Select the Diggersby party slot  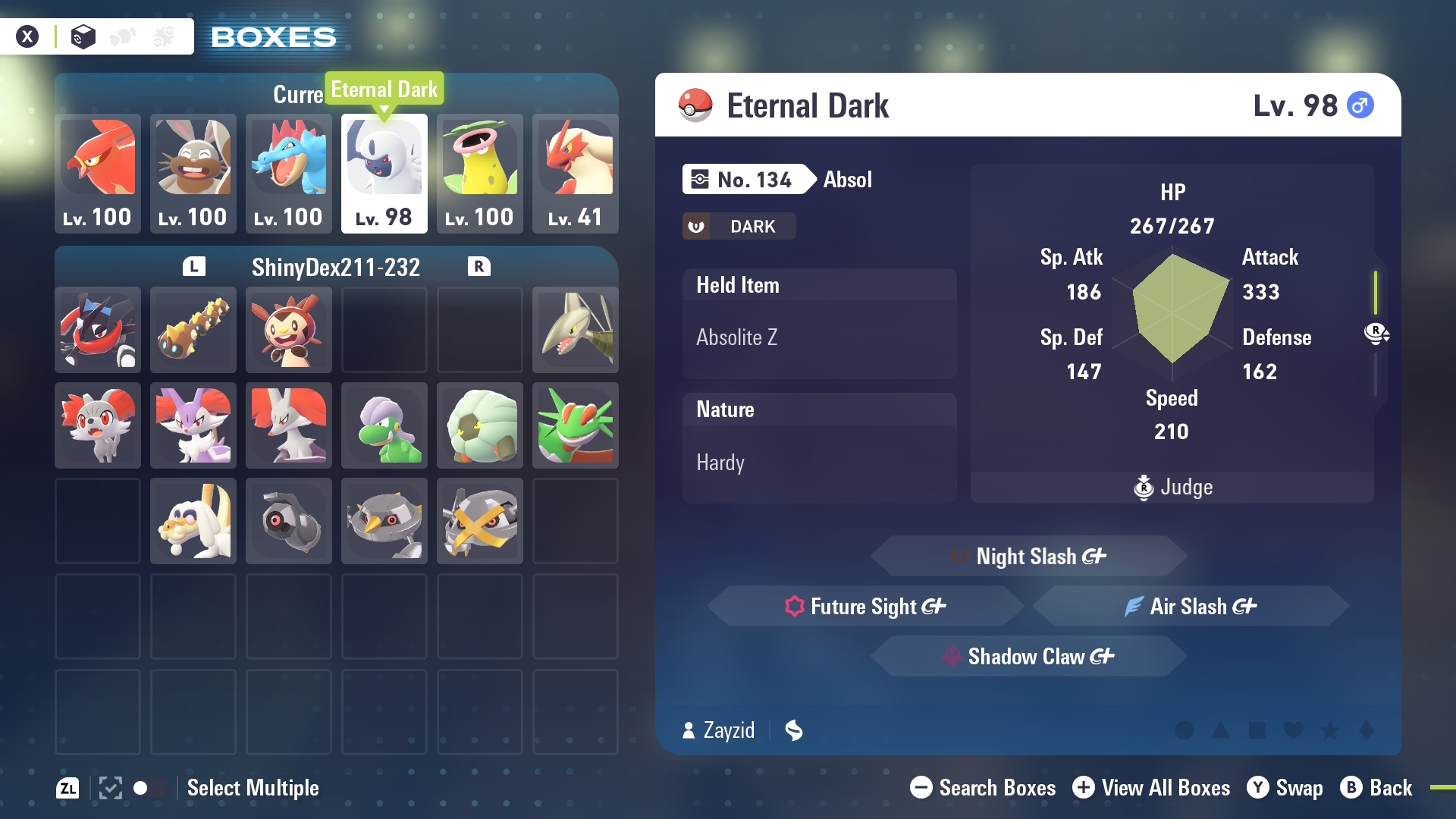coord(193,173)
